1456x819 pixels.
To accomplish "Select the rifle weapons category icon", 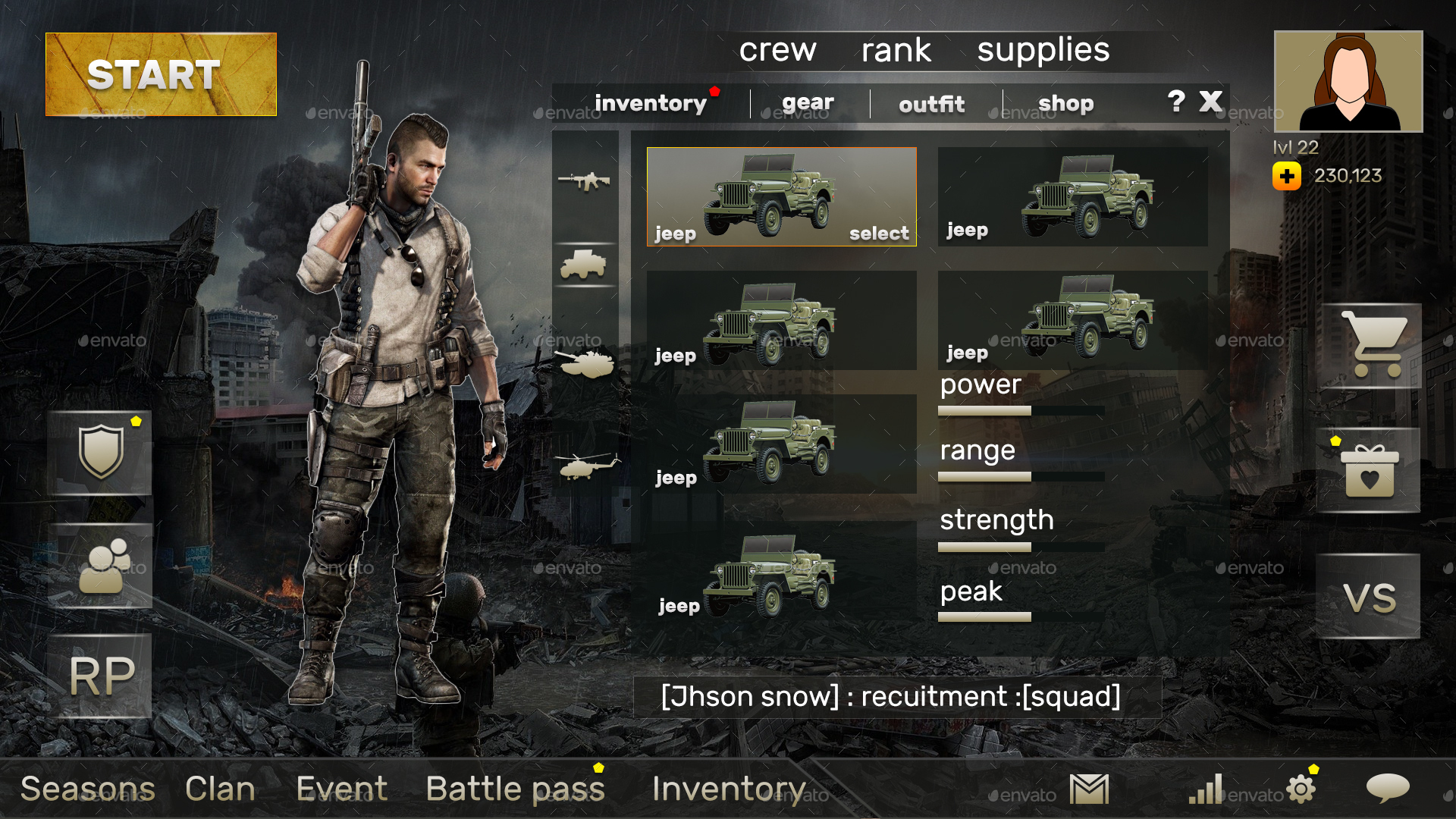I will tap(585, 180).
